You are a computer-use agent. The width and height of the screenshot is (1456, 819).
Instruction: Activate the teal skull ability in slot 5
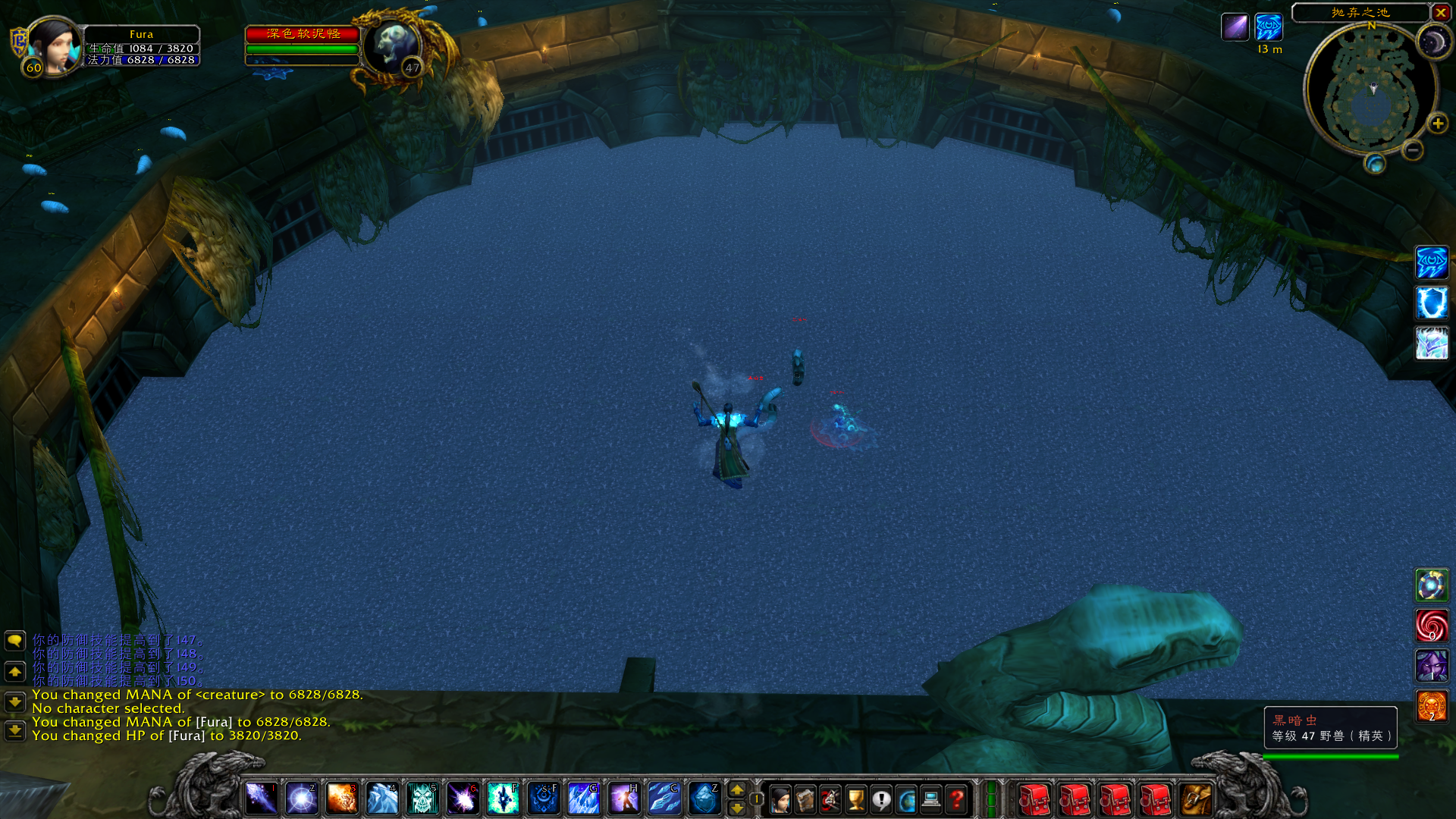coord(422,799)
